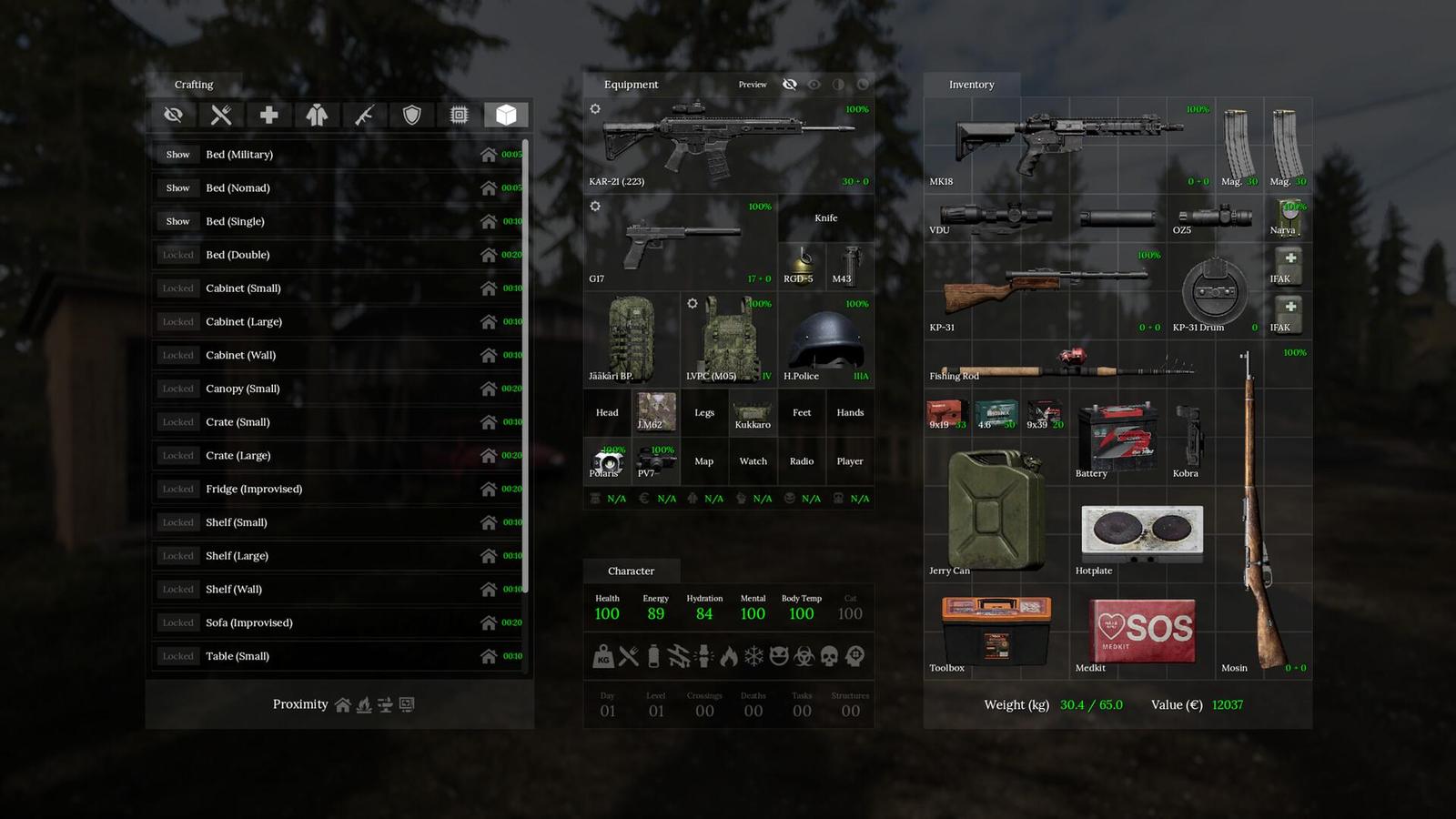Select the KP-31 submachine gun

coord(1043,289)
